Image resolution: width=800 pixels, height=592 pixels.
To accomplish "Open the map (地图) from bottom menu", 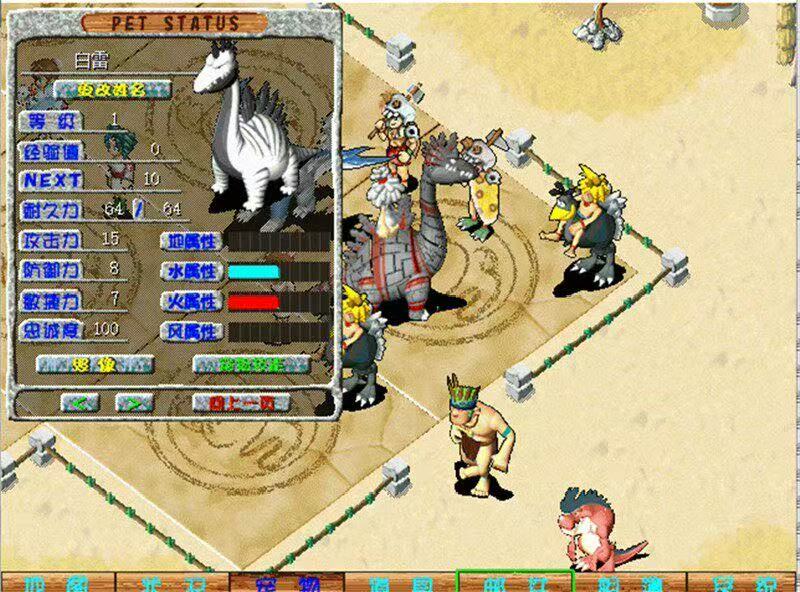I will (58, 583).
